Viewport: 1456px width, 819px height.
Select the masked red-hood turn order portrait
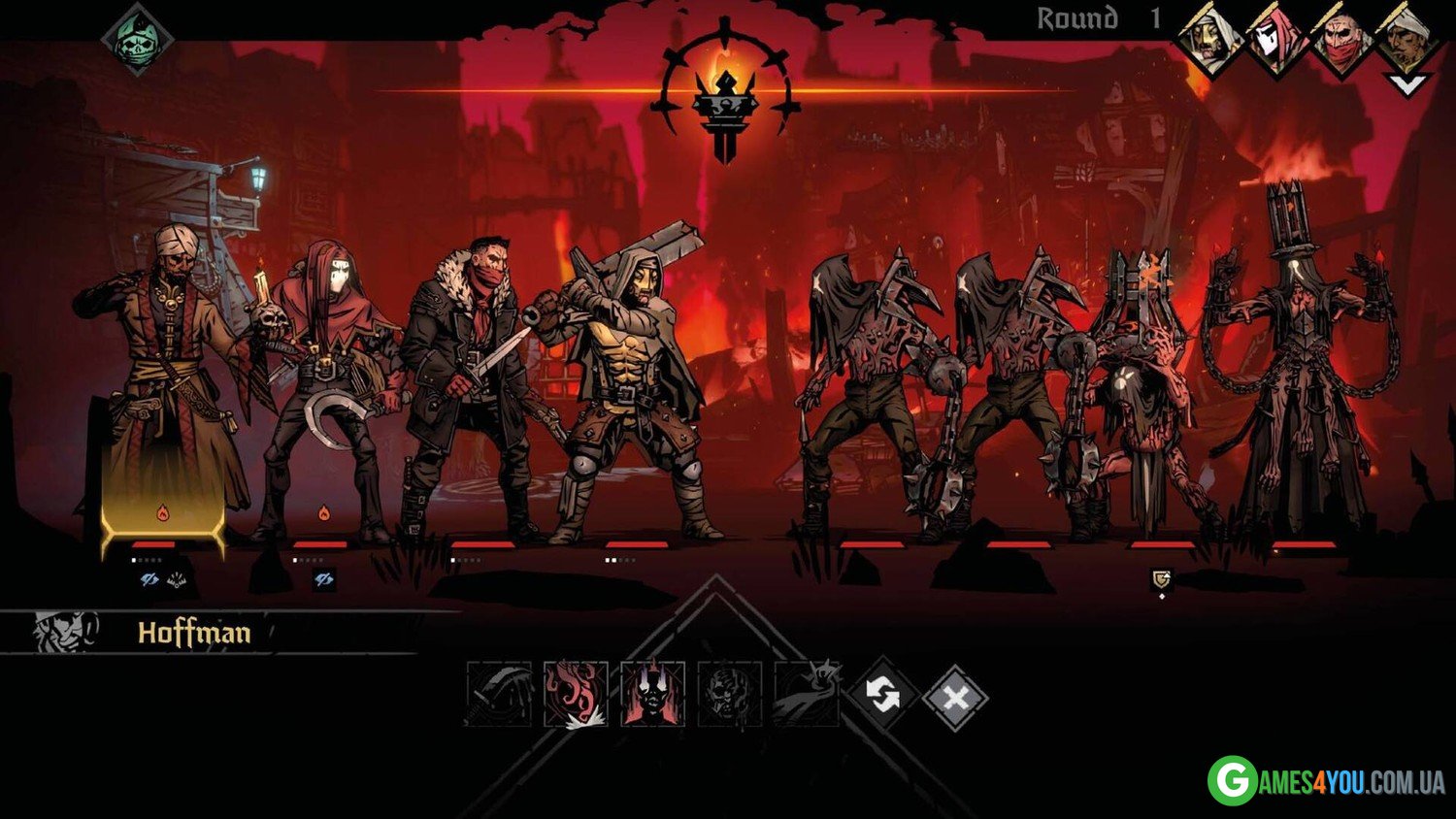1275,39
